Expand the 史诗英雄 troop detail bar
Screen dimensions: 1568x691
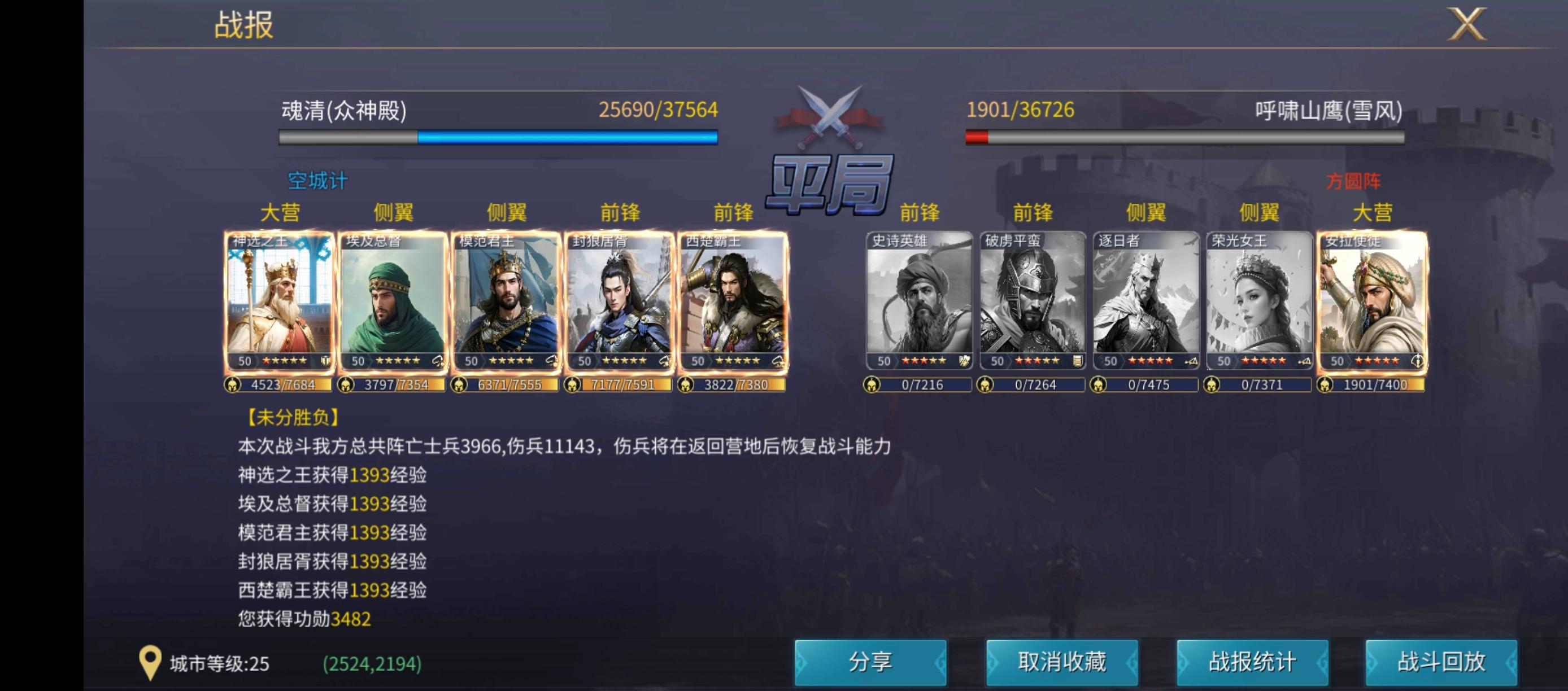click(x=918, y=384)
